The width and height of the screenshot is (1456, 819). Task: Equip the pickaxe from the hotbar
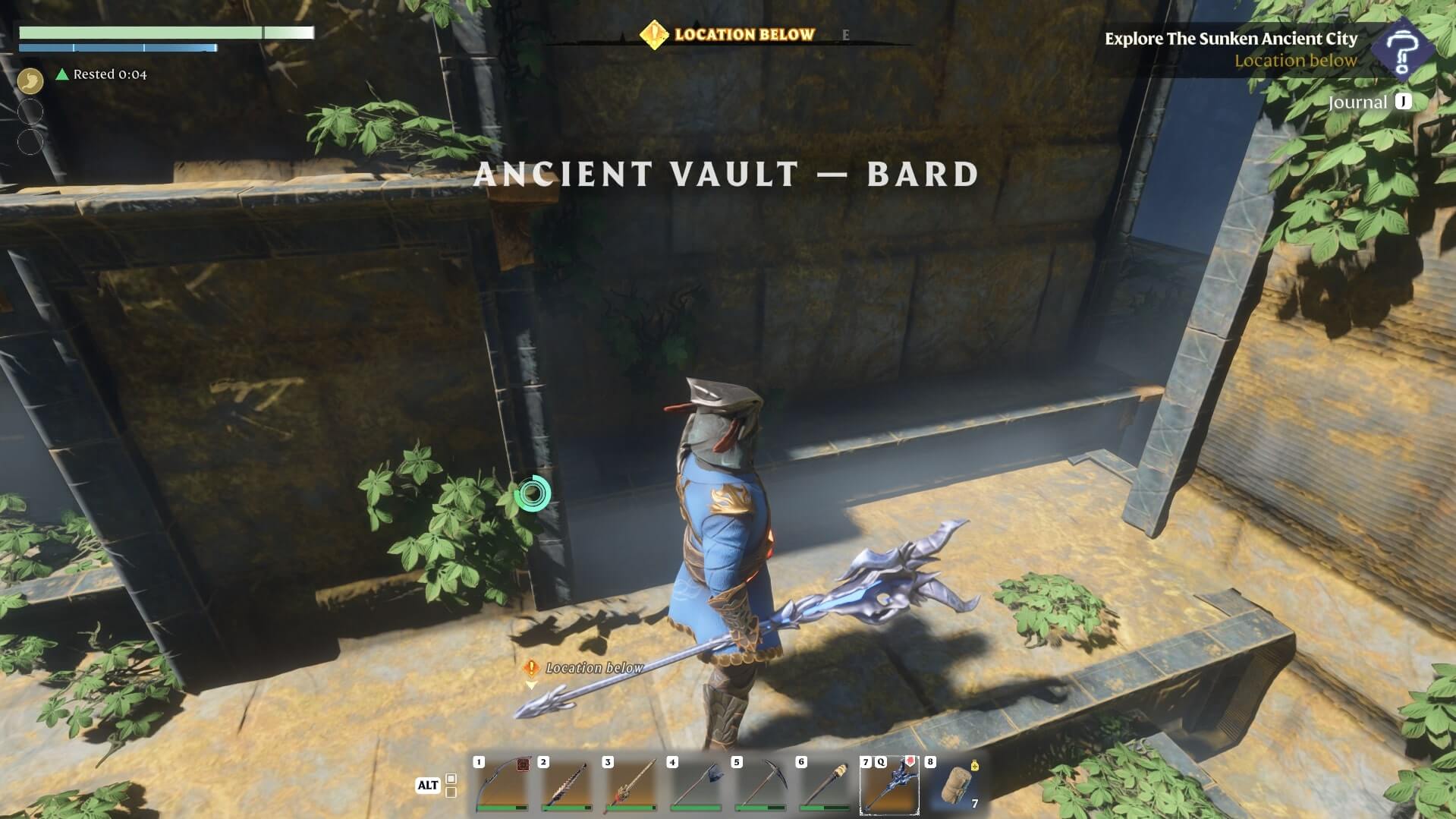[x=759, y=785]
